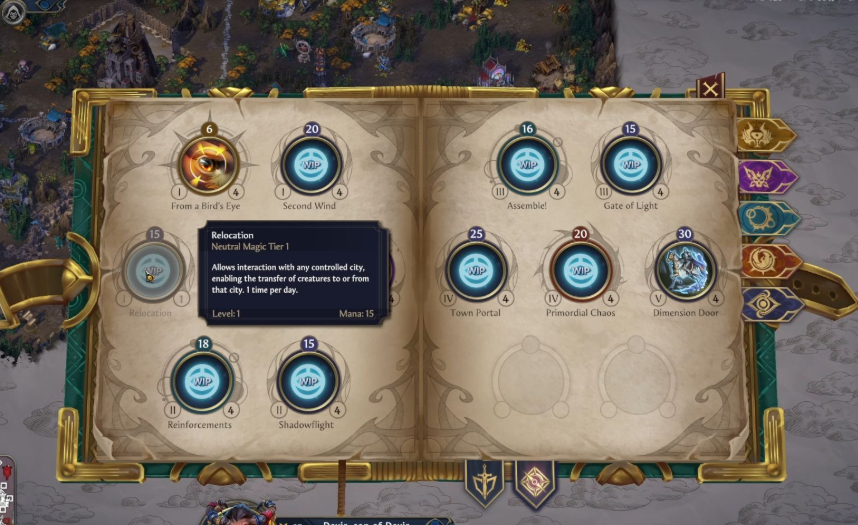The width and height of the screenshot is (858, 525).
Task: Switch to the gold winged-eye magic tab
Action: (765, 135)
